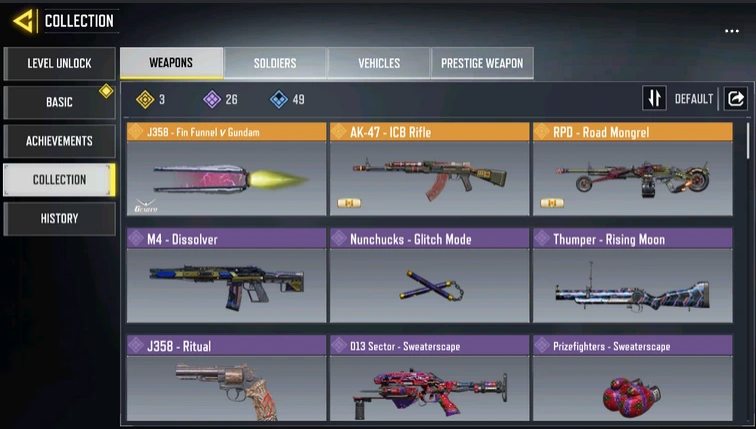The height and width of the screenshot is (429, 756).
Task: Open the Prestige Weapon tab
Action: [x=483, y=63]
